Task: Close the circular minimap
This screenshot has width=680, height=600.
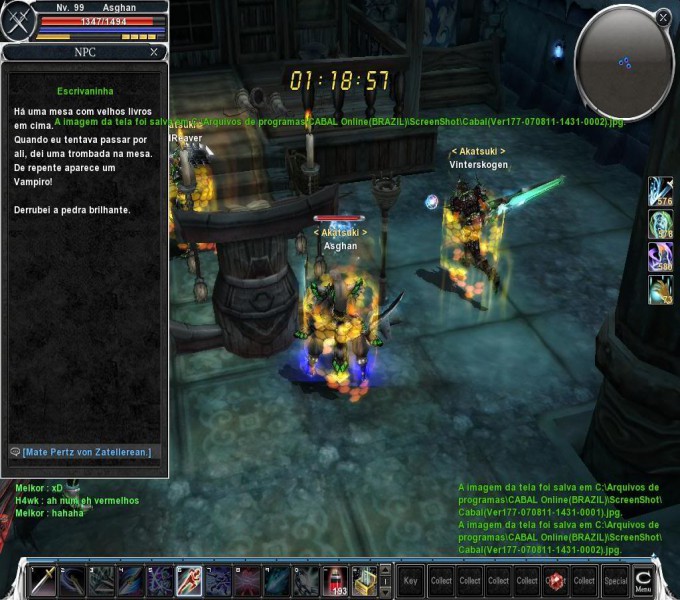Action: 663,17
